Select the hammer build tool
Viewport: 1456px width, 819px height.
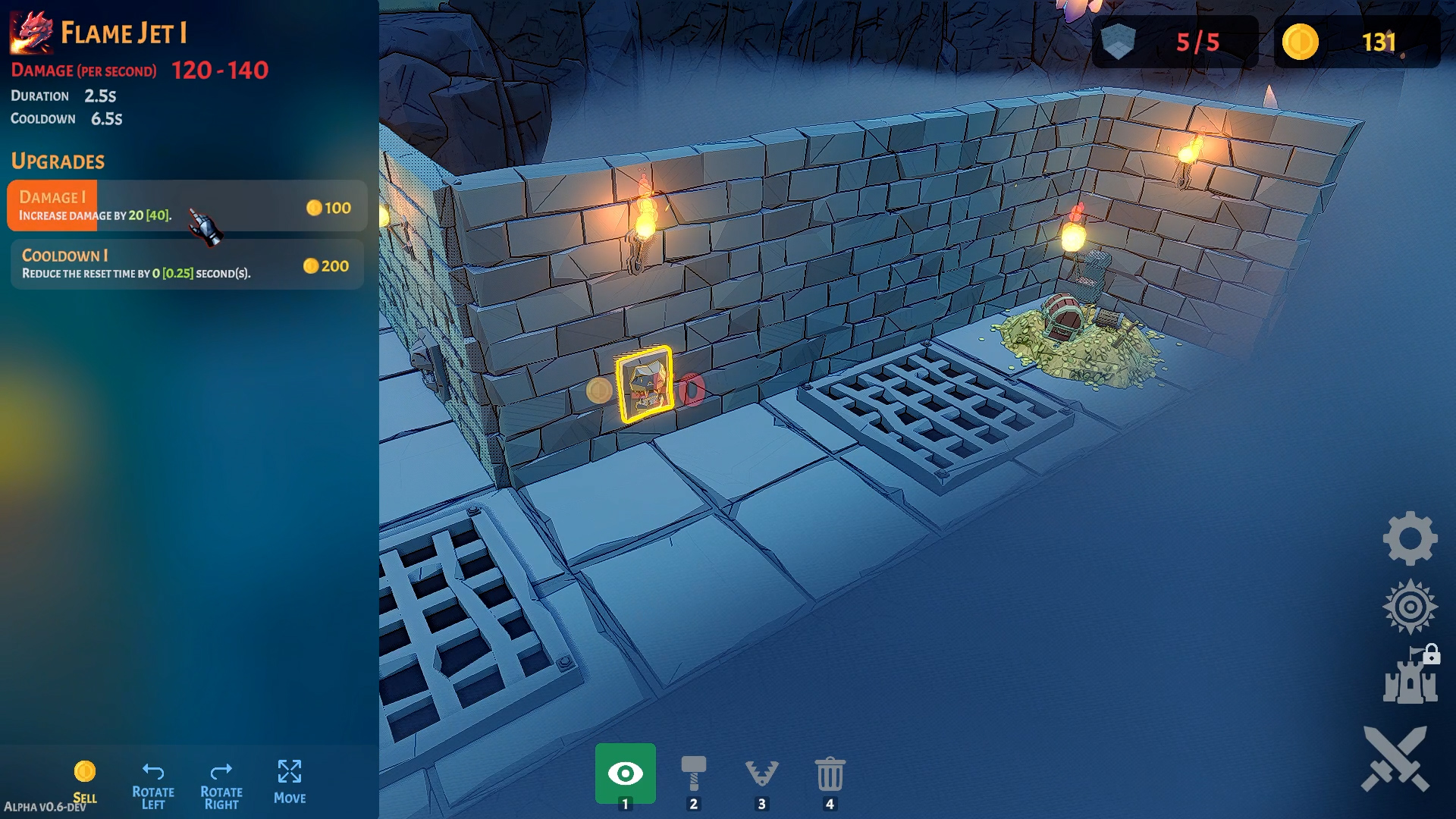692,774
